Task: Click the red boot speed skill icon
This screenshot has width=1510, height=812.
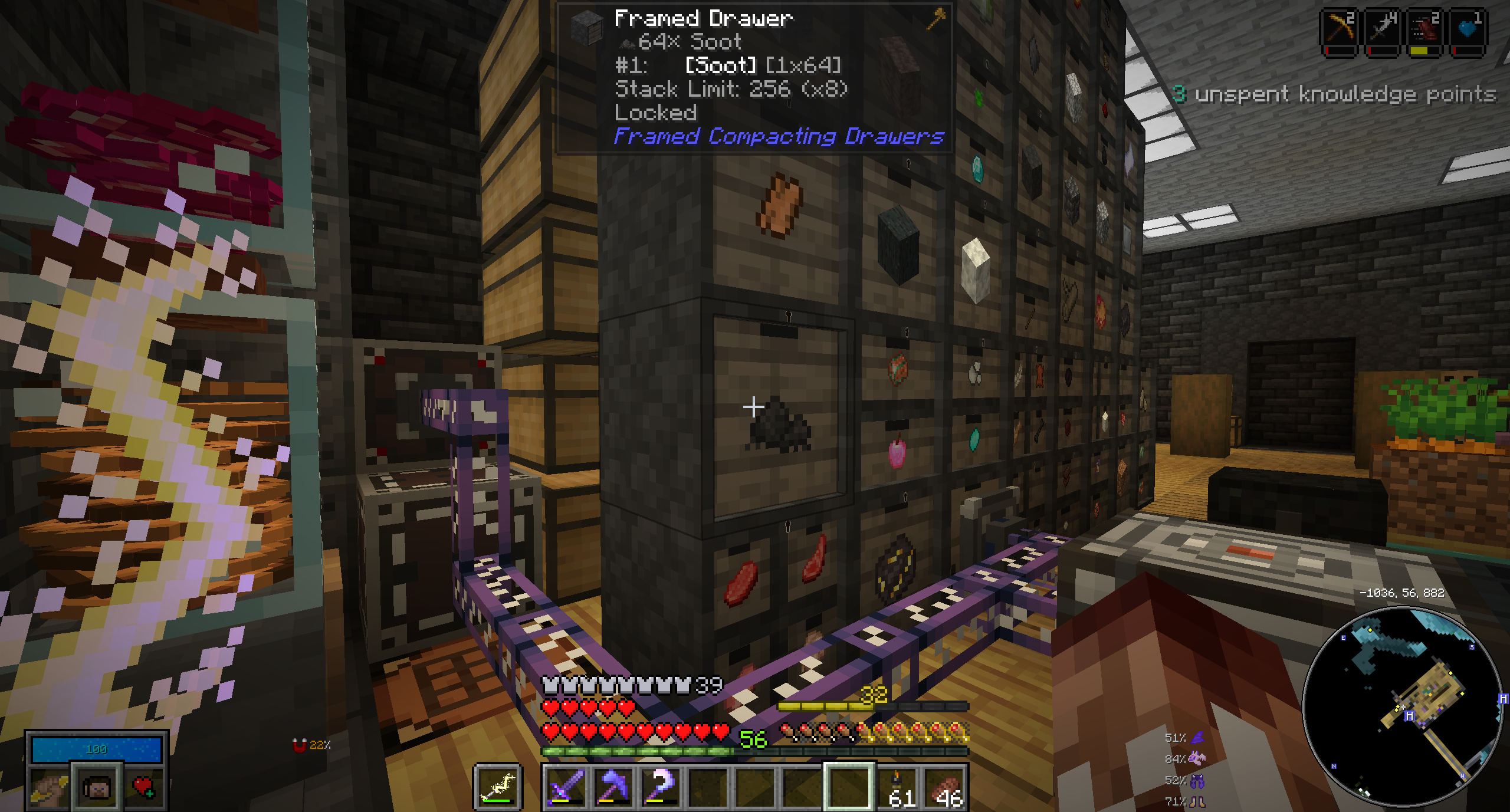Action: [1424, 29]
